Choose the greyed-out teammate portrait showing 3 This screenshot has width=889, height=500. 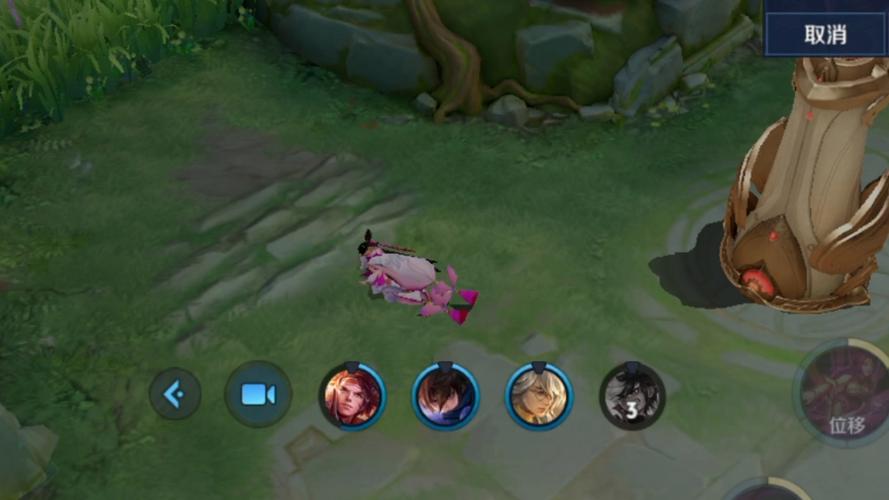click(632, 396)
